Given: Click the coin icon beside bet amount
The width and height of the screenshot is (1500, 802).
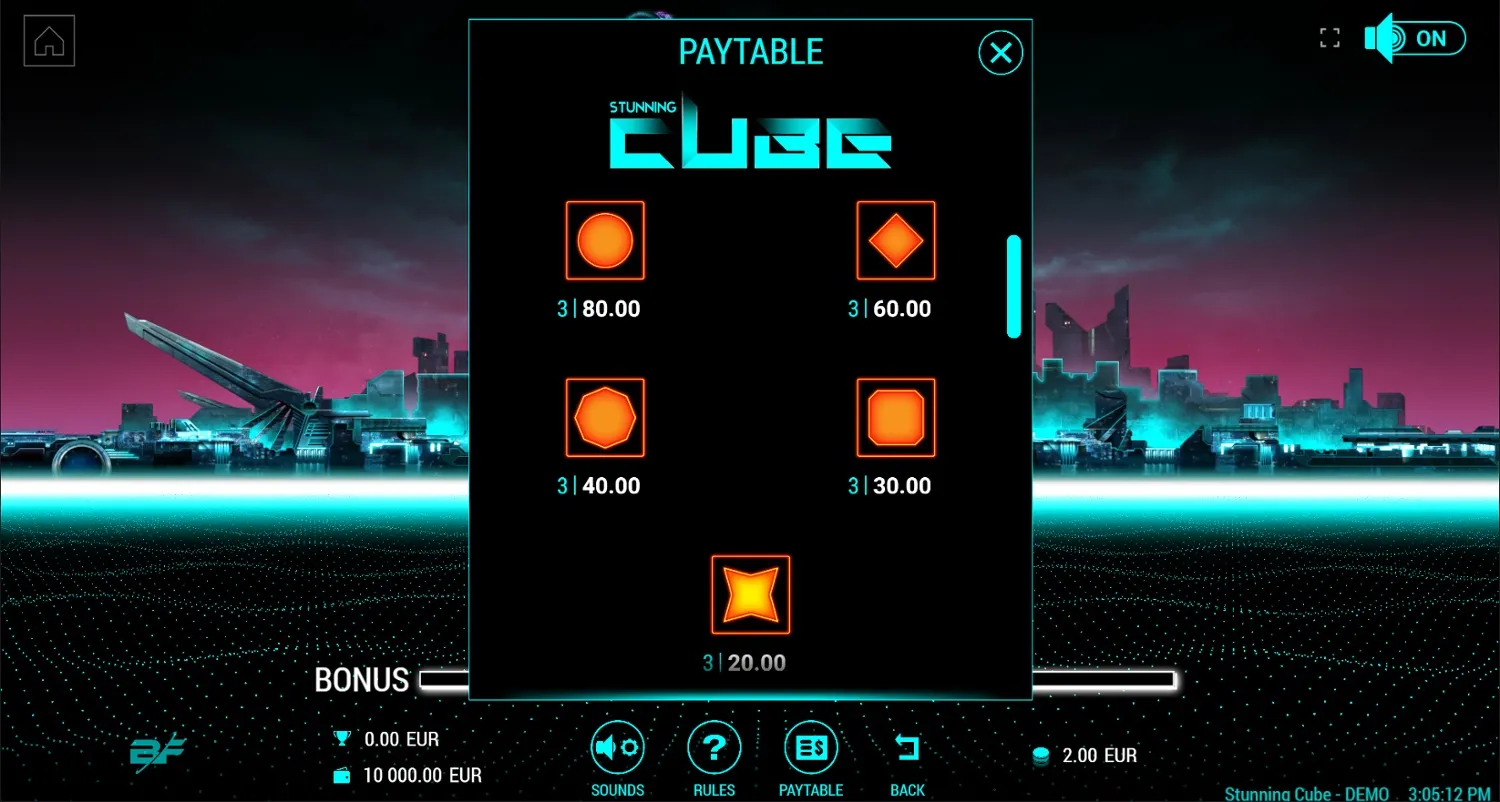Looking at the screenshot, I should point(1040,756).
